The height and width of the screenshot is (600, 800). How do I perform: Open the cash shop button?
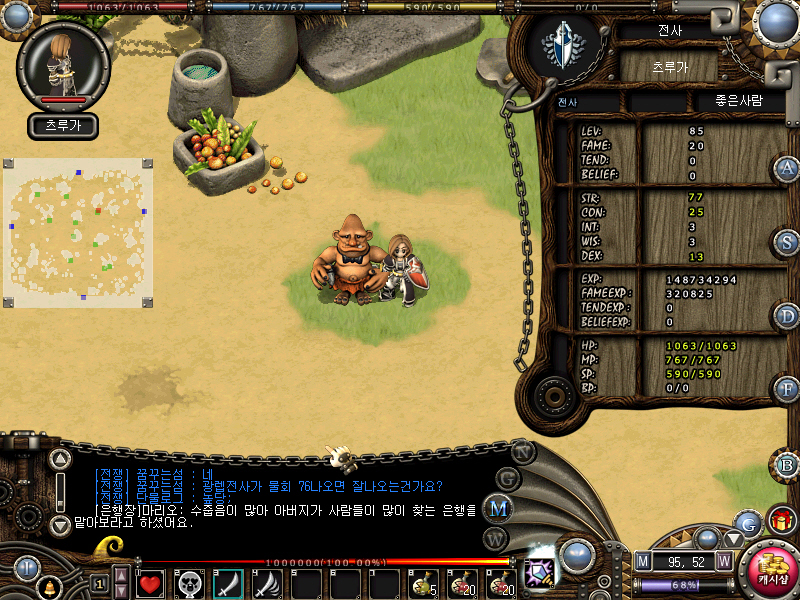[x=768, y=570]
